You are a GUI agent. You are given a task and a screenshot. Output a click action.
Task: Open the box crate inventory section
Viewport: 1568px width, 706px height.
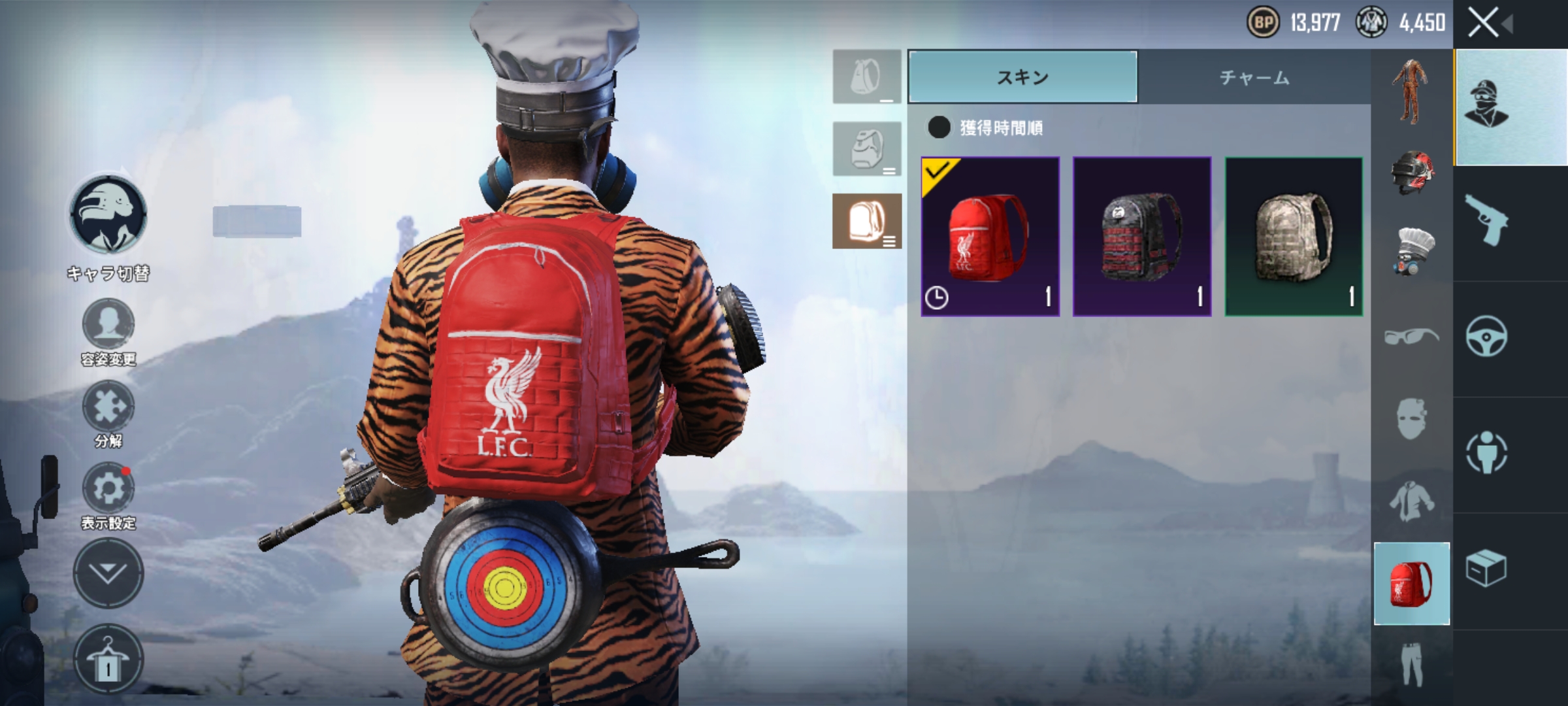coord(1486,569)
